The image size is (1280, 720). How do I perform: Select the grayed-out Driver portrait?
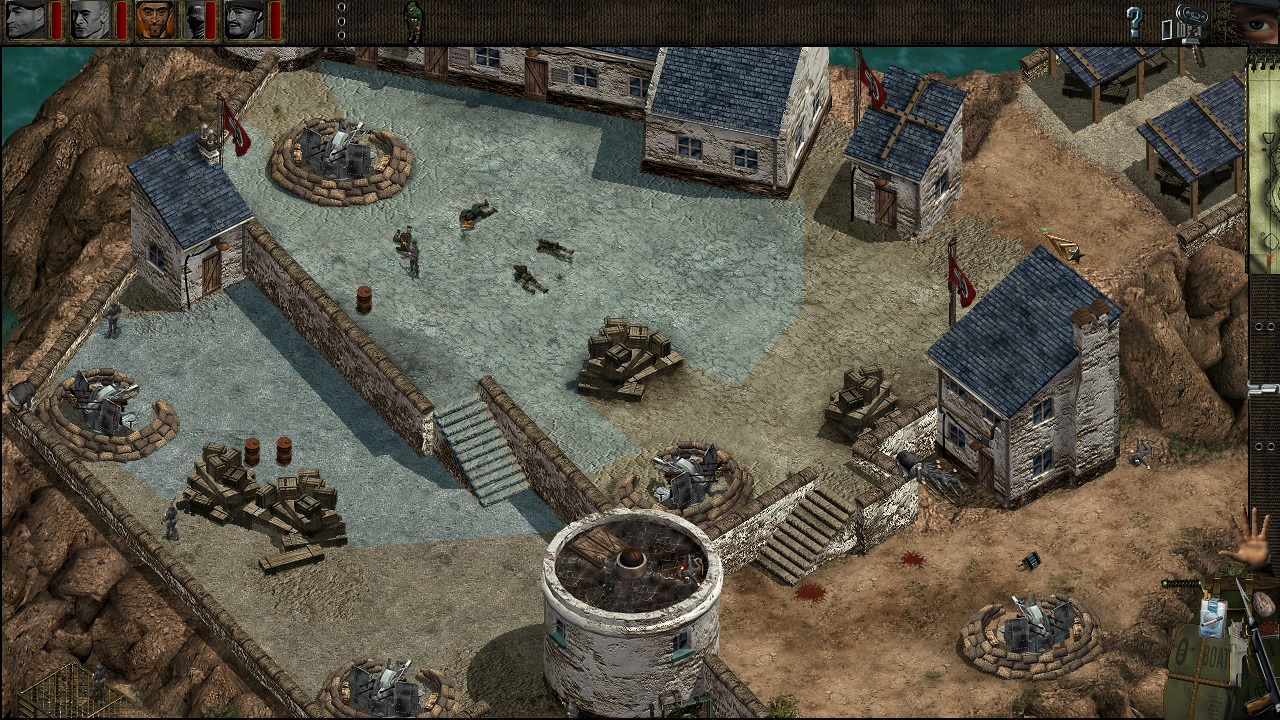[192, 20]
